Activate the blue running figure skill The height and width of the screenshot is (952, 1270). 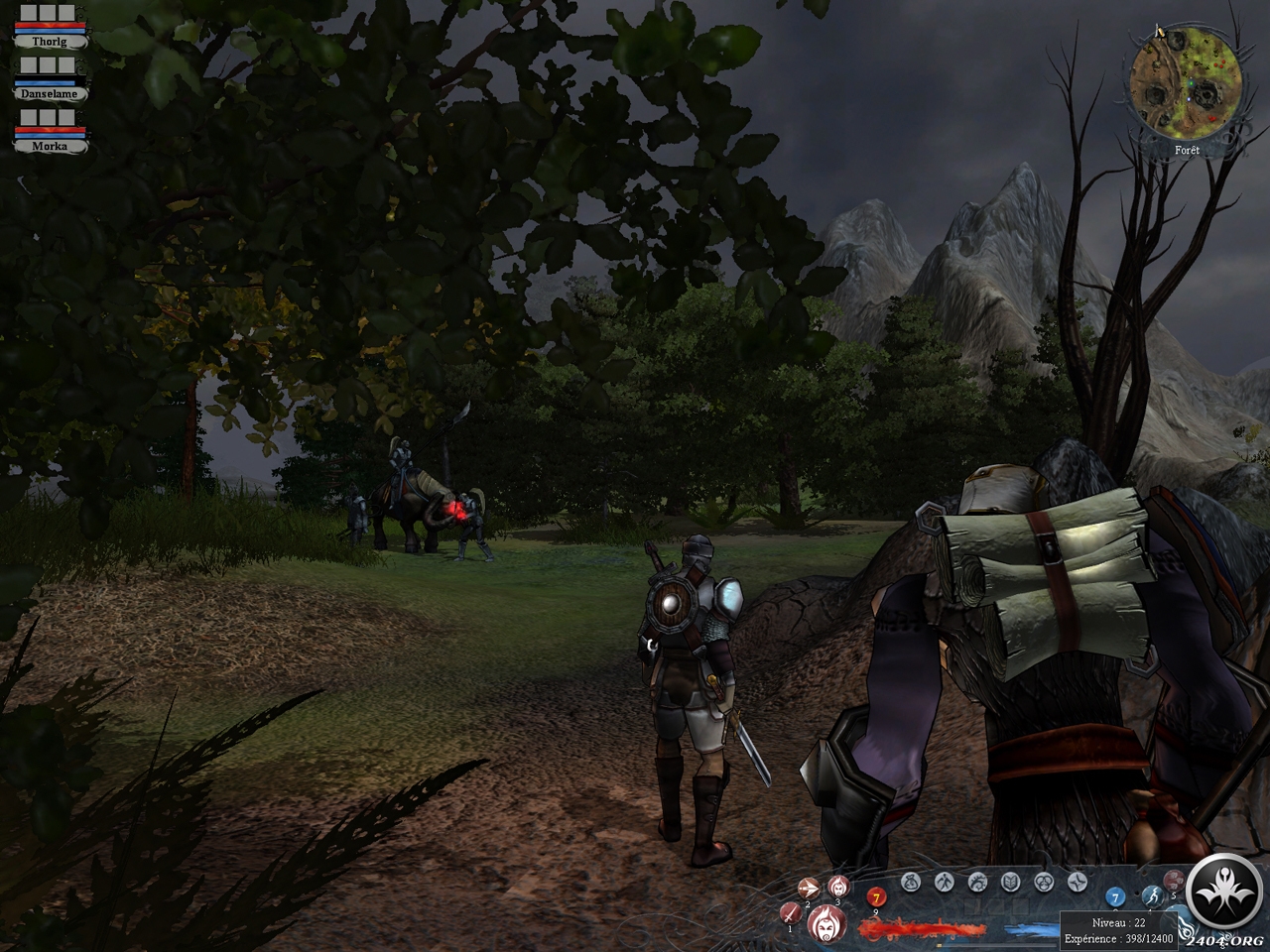coord(1151,895)
